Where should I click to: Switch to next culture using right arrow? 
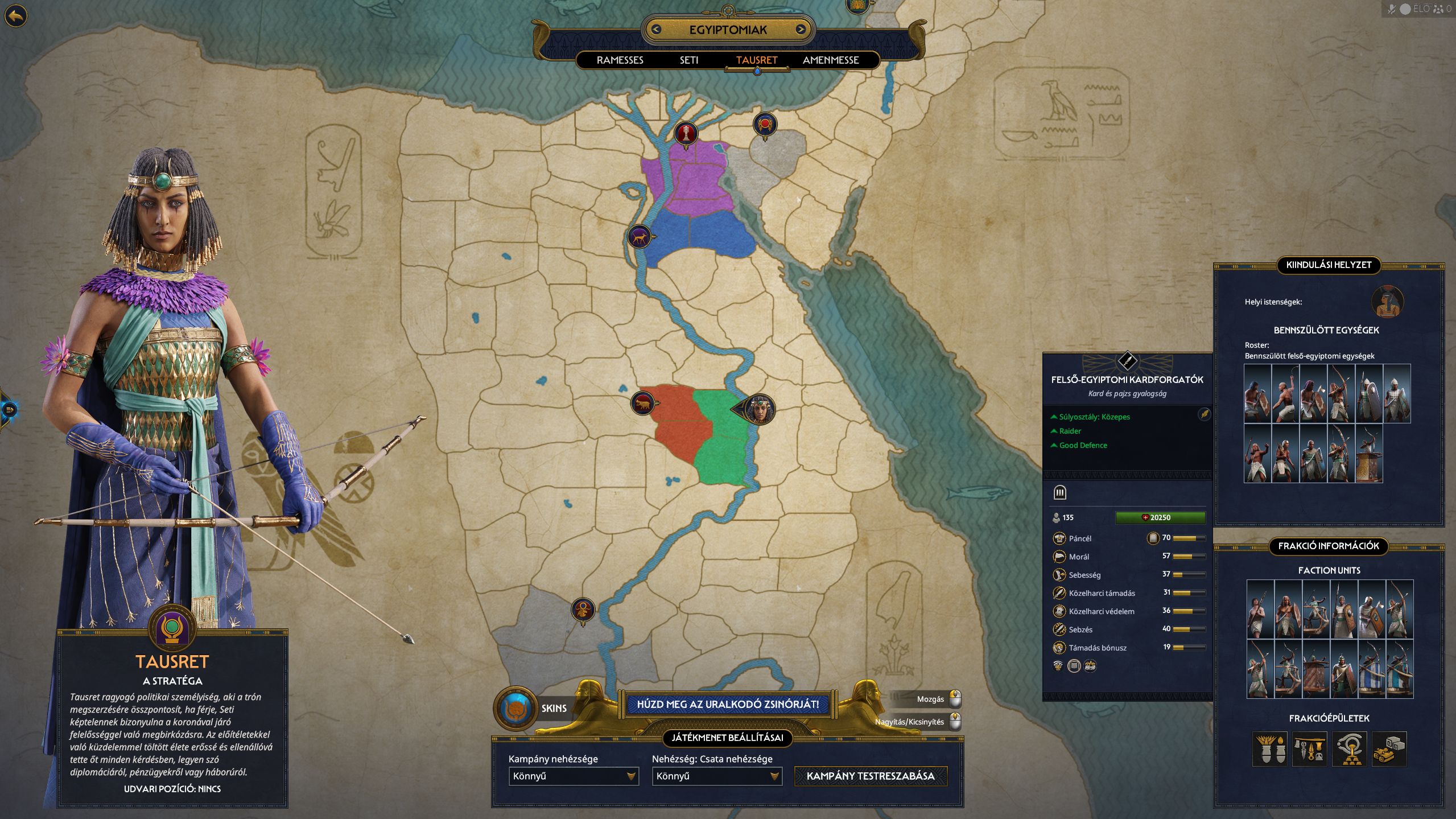(x=801, y=30)
